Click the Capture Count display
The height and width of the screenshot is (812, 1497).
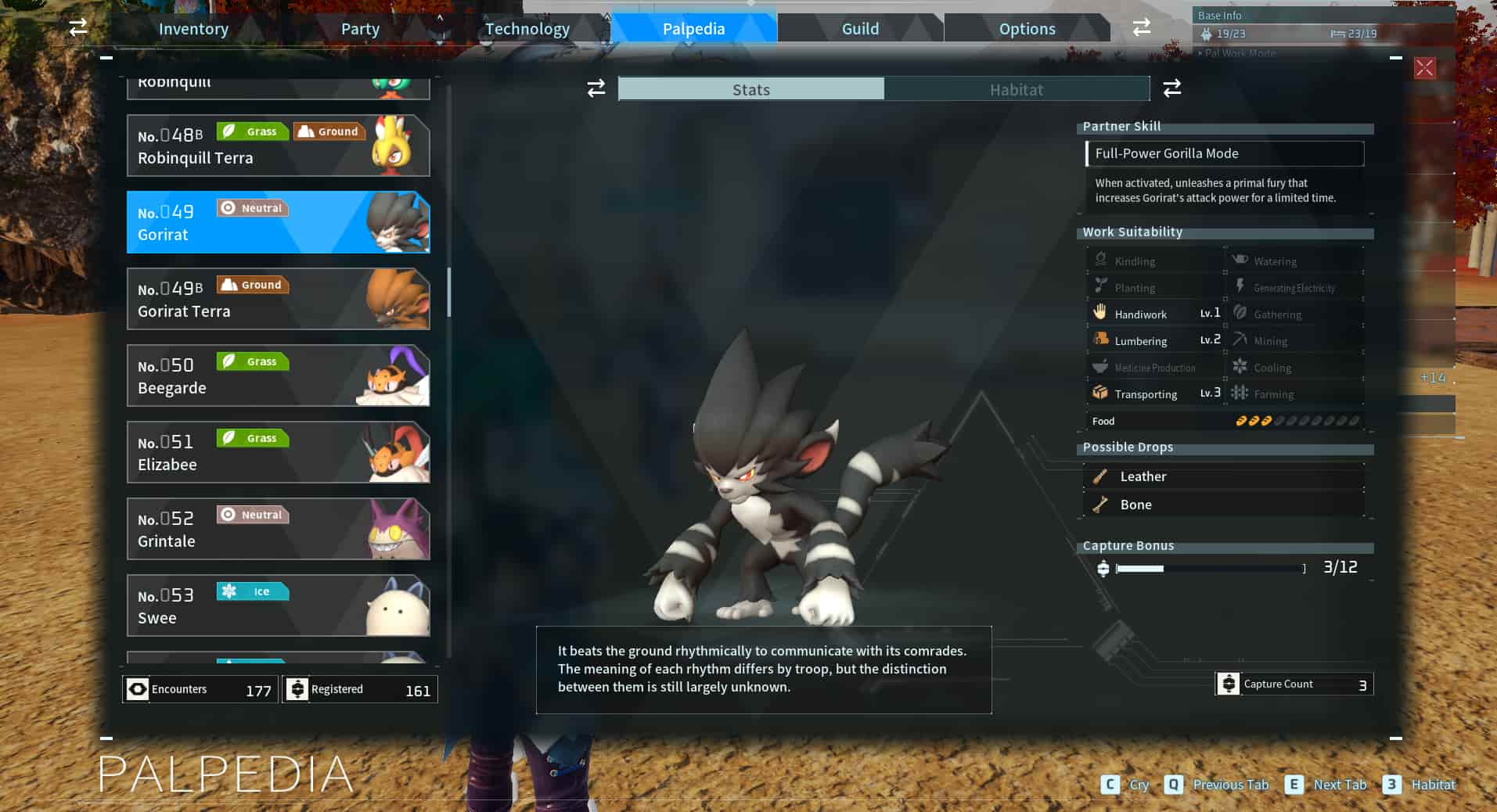pyautogui.click(x=1293, y=683)
